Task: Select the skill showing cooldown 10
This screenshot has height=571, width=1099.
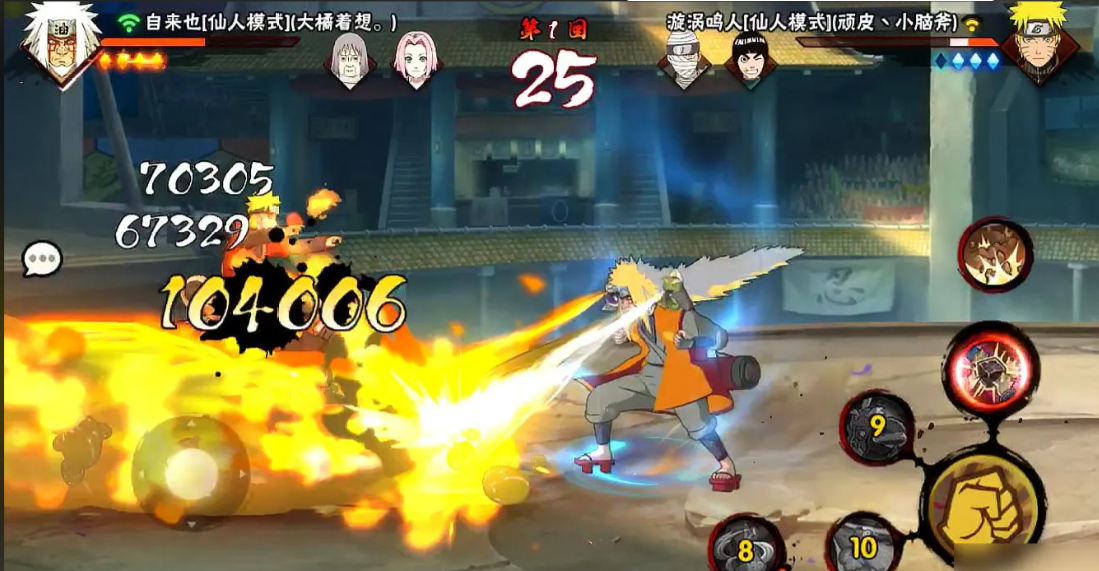Action: 862,546
